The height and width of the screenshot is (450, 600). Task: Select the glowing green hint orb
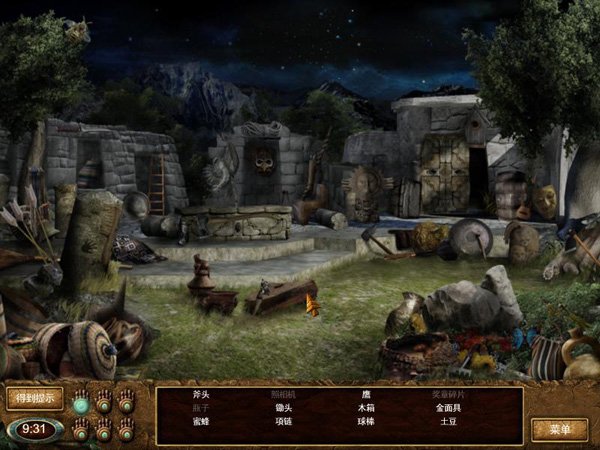(82, 406)
